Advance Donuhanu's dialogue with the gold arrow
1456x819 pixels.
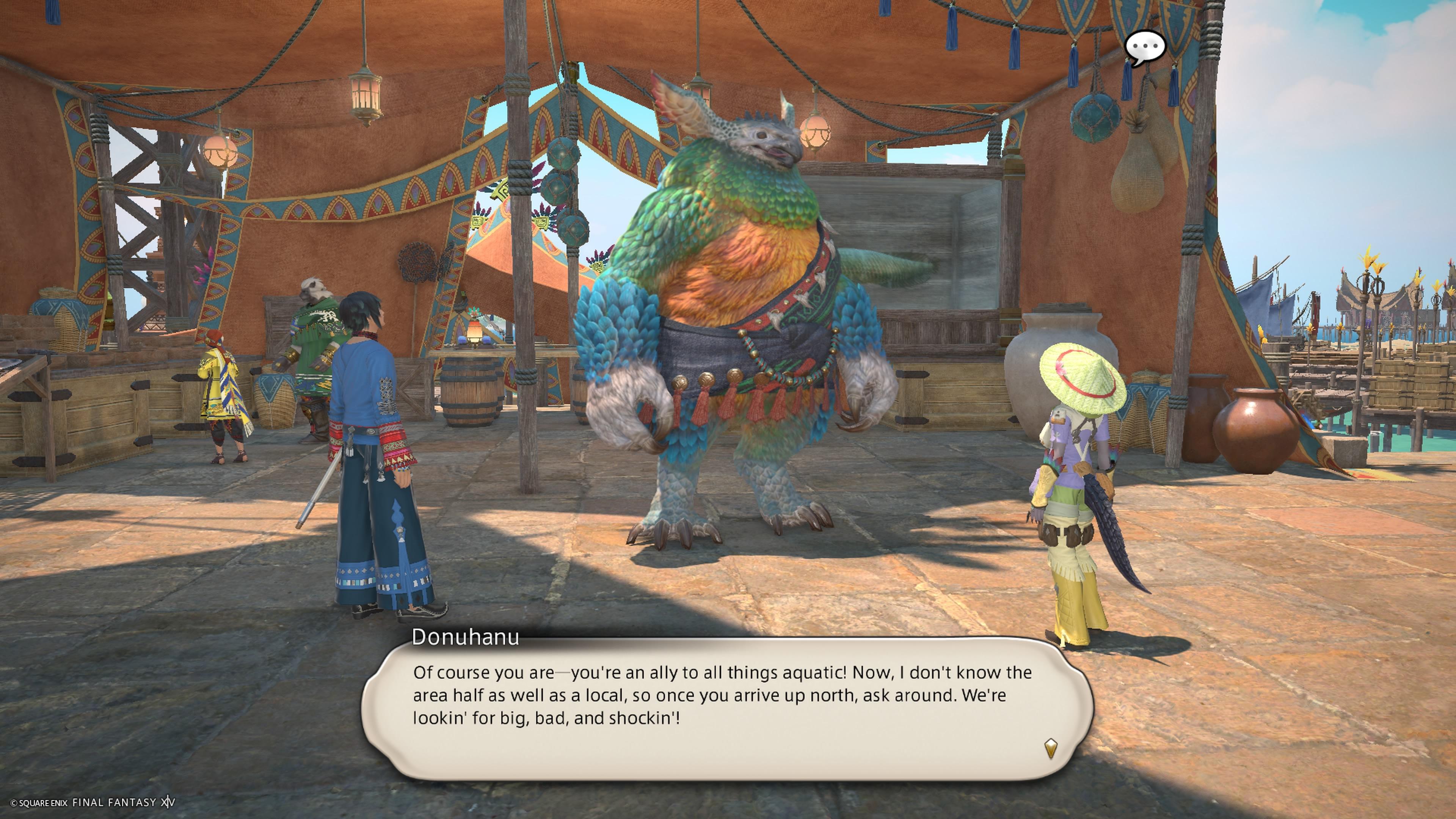pos(1050,748)
